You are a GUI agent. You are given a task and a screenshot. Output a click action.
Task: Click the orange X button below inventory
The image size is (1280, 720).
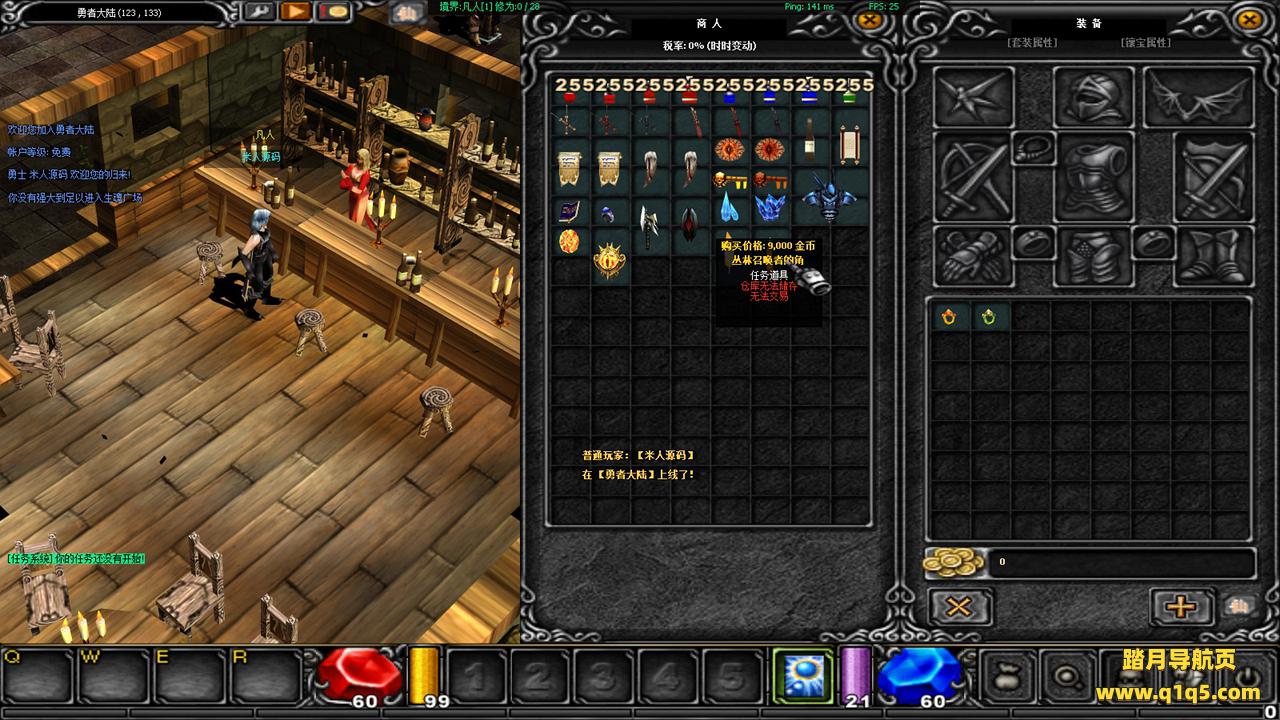[959, 606]
